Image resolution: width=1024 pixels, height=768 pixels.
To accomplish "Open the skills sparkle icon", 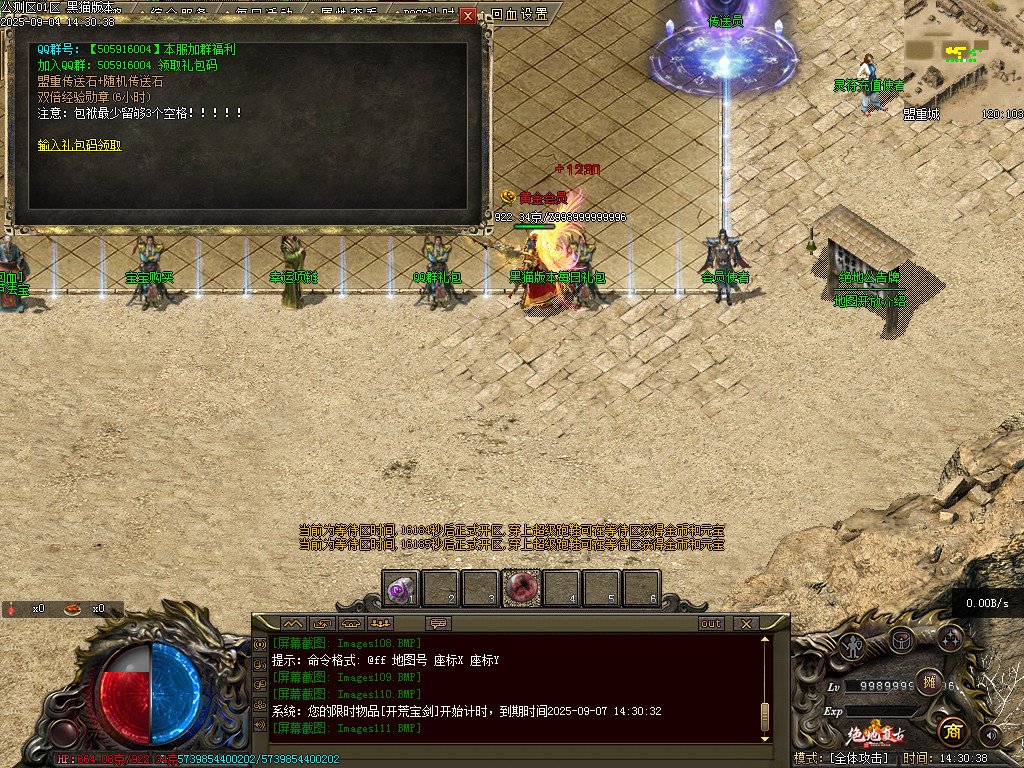I will (x=950, y=638).
